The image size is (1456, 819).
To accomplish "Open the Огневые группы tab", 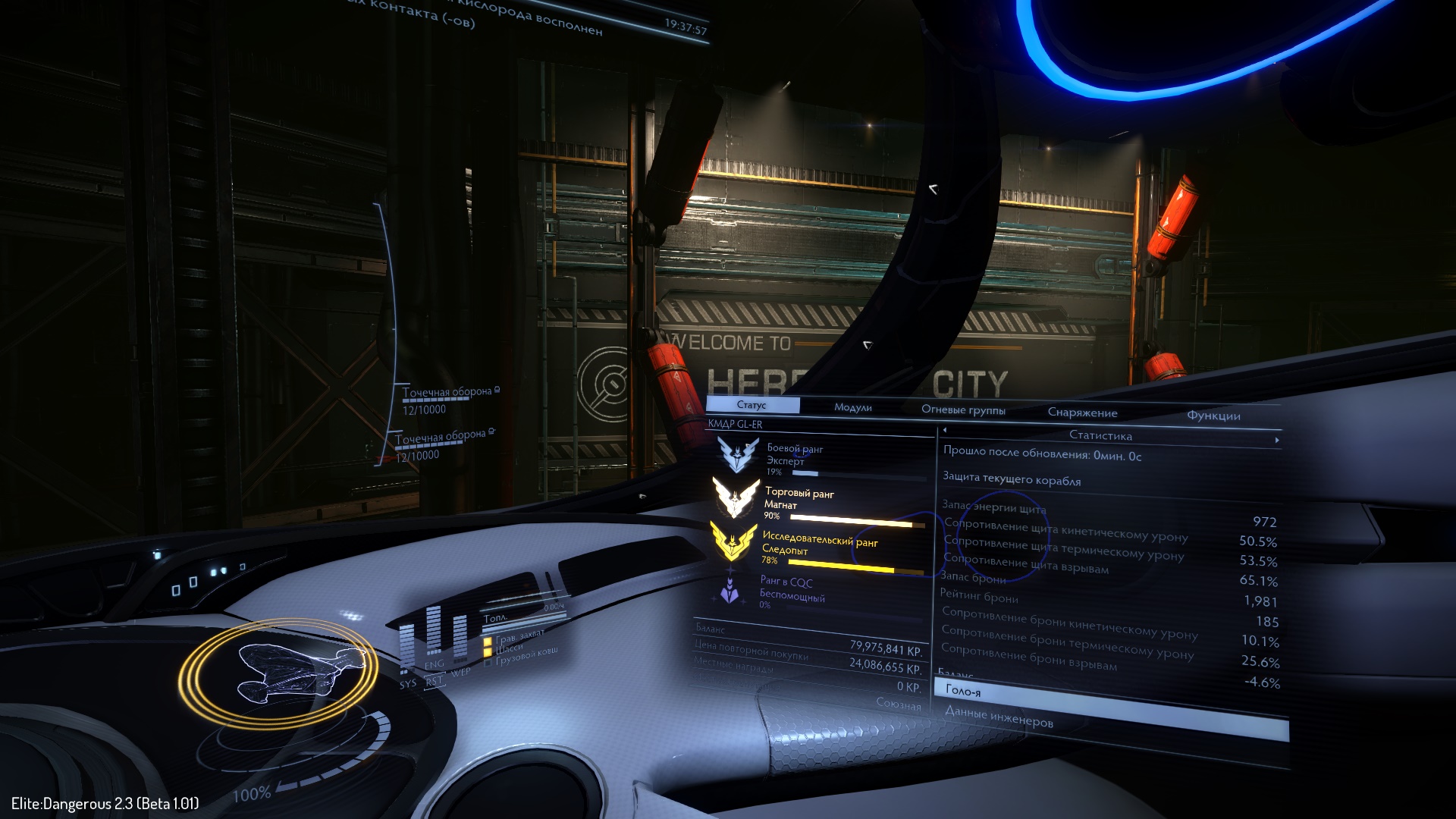I will [963, 410].
